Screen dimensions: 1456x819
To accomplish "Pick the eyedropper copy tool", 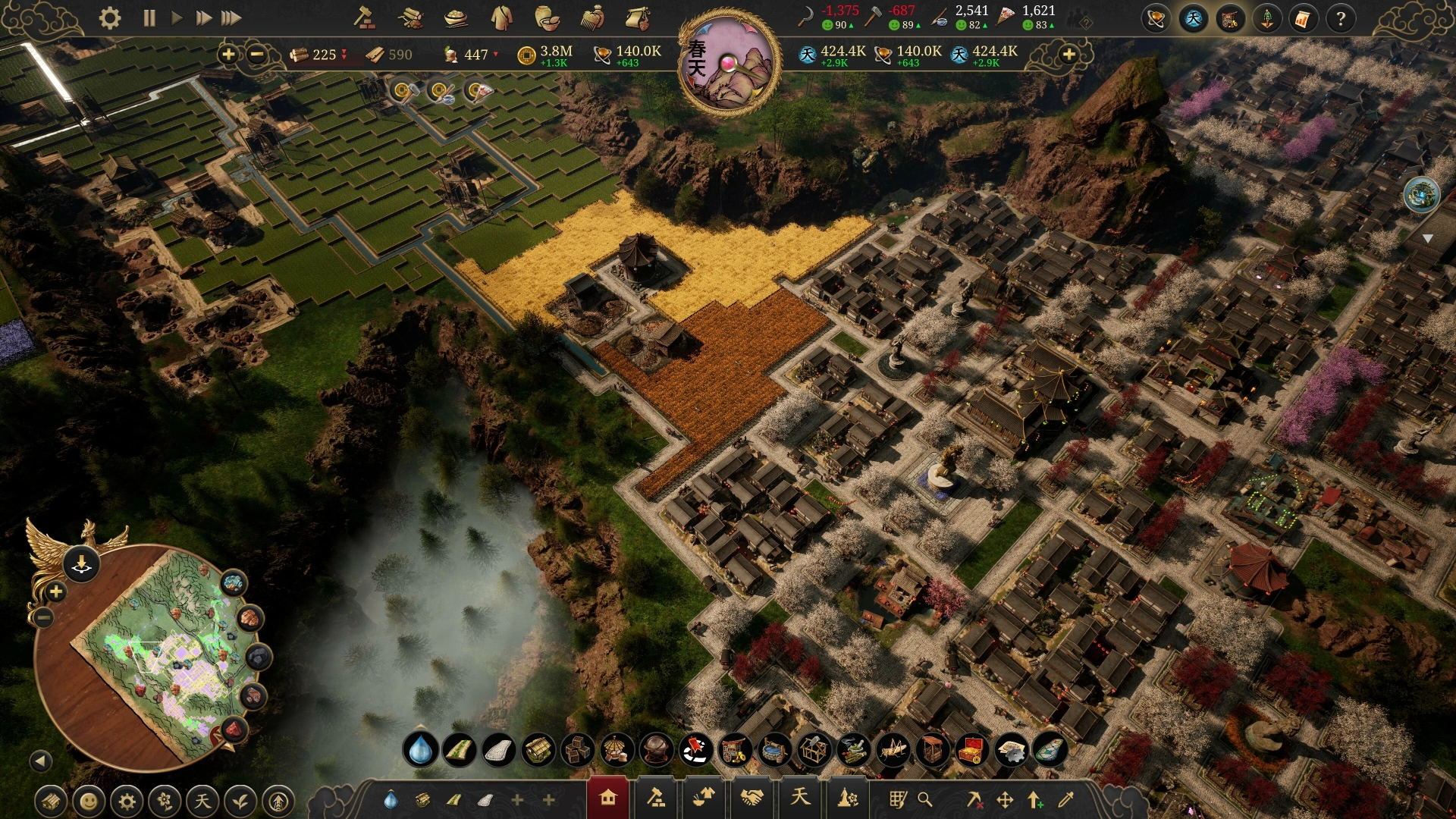I will coord(1065,799).
